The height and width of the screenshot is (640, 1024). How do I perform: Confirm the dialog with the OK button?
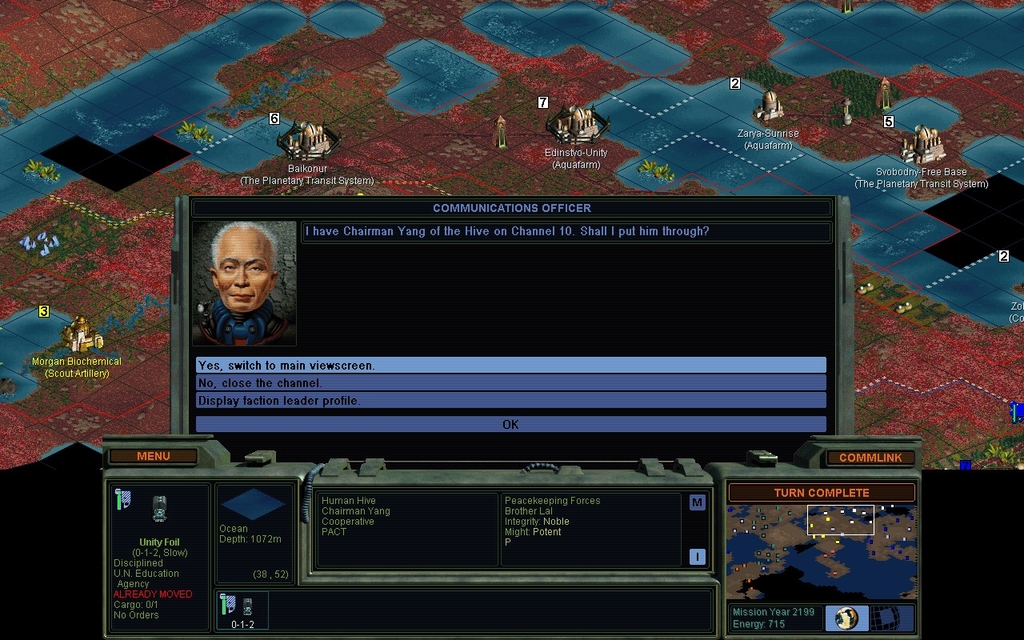(511, 424)
